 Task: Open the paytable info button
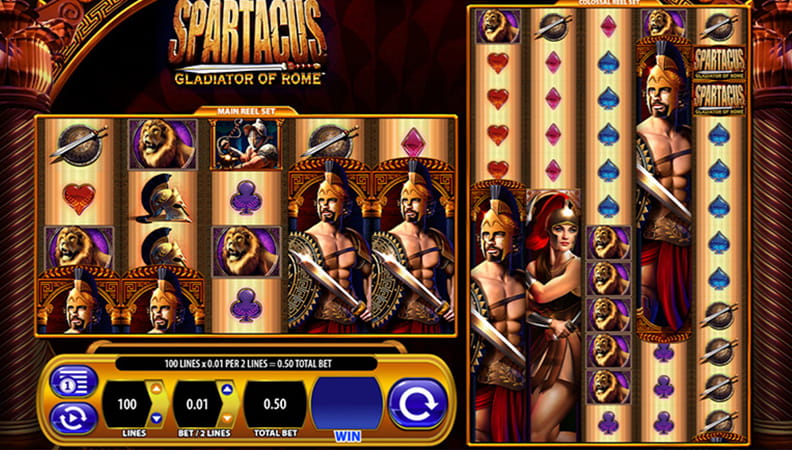[74, 382]
